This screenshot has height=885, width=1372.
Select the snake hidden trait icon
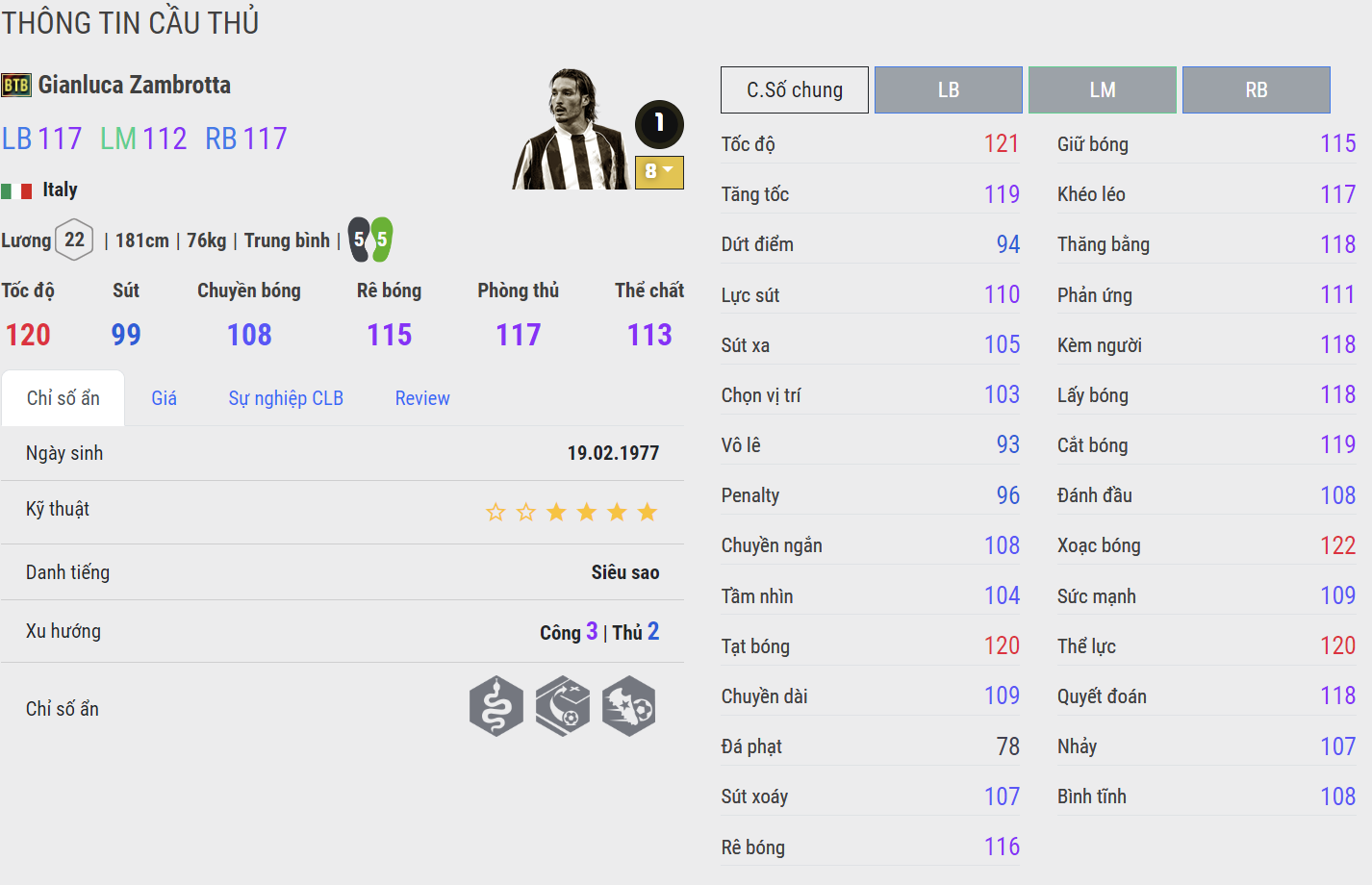pyautogui.click(x=496, y=706)
